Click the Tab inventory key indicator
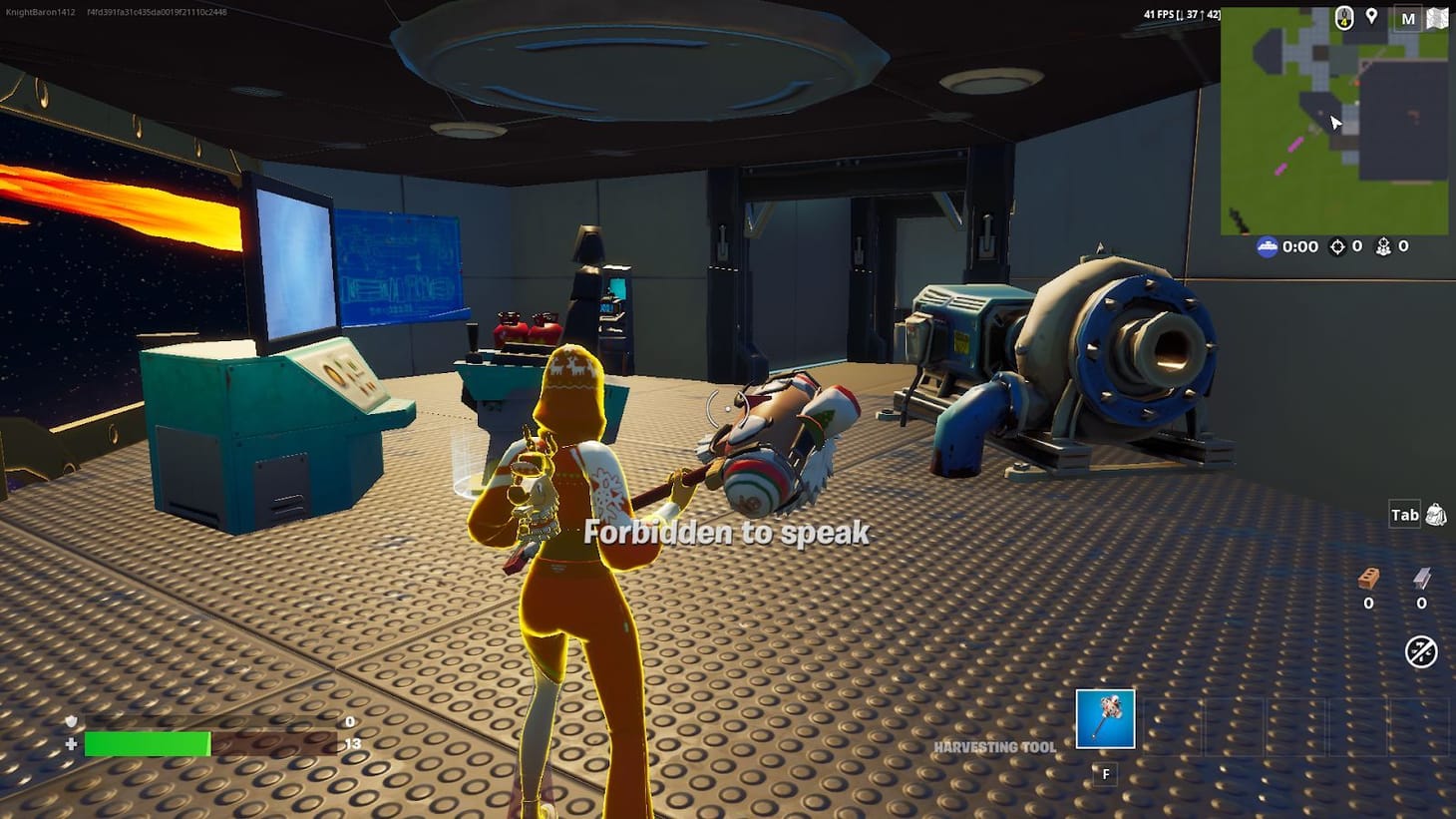 1405,514
